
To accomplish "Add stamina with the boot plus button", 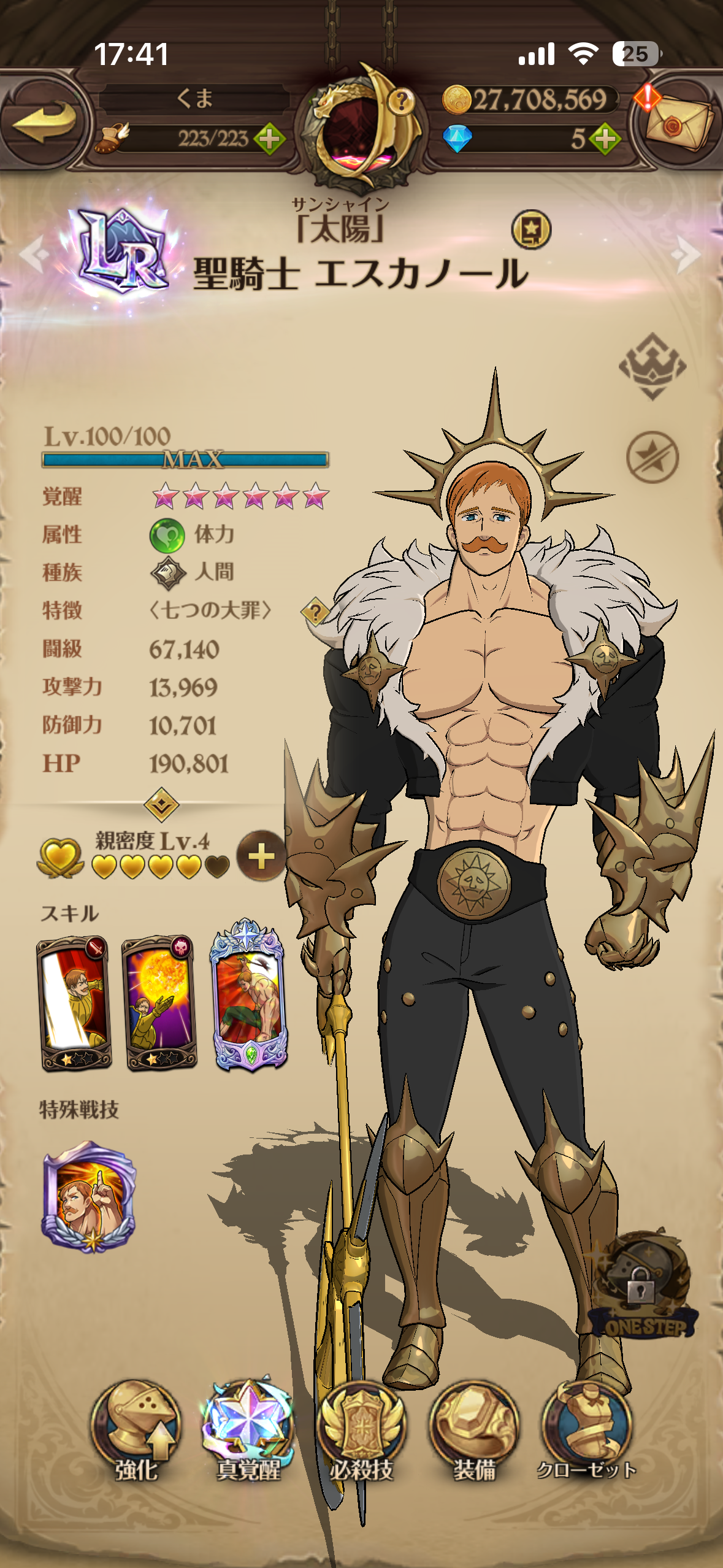I will click(x=269, y=139).
